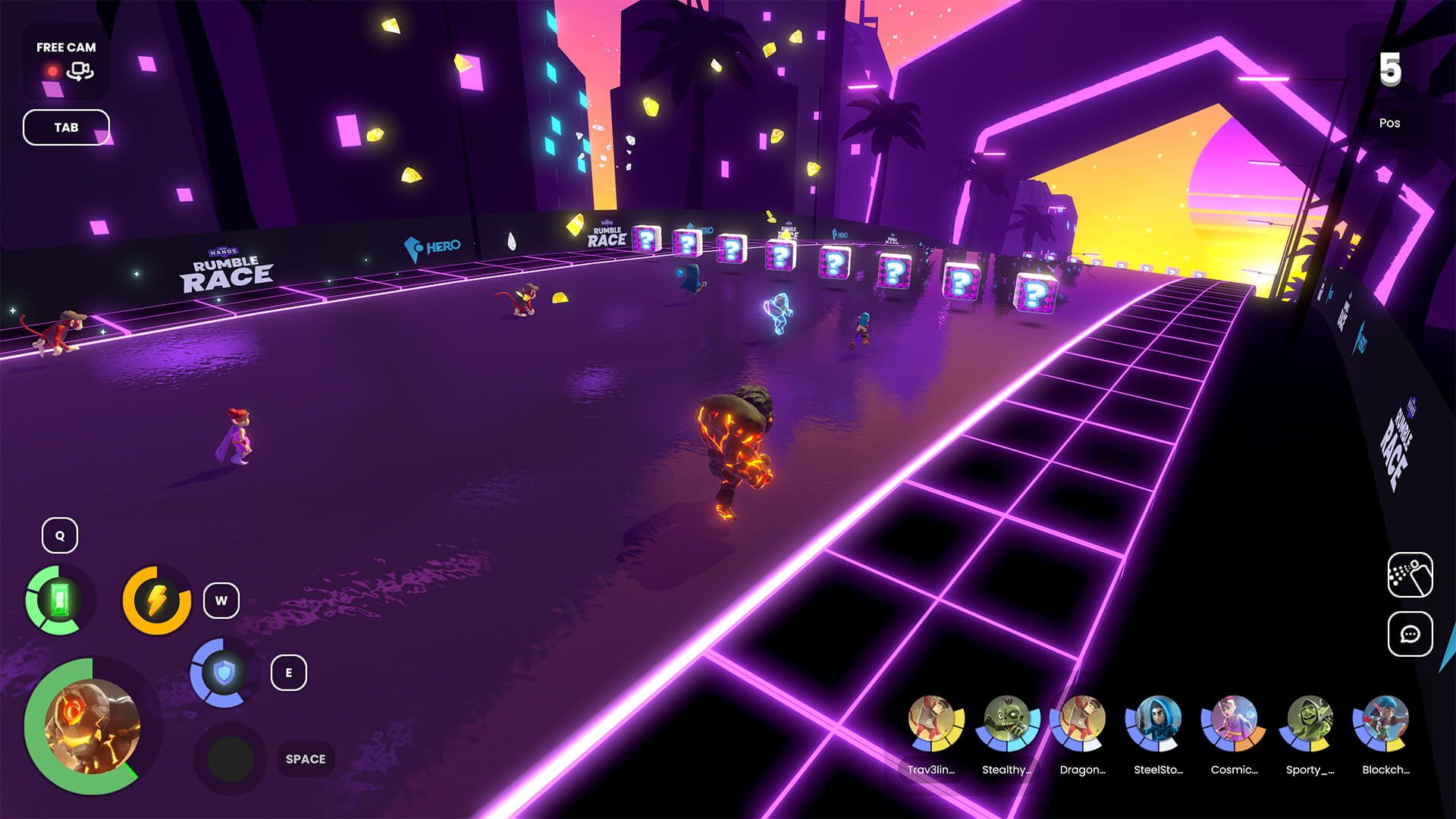Toggle FREE CAM mode on
This screenshot has height=819, width=1456.
[x=65, y=47]
